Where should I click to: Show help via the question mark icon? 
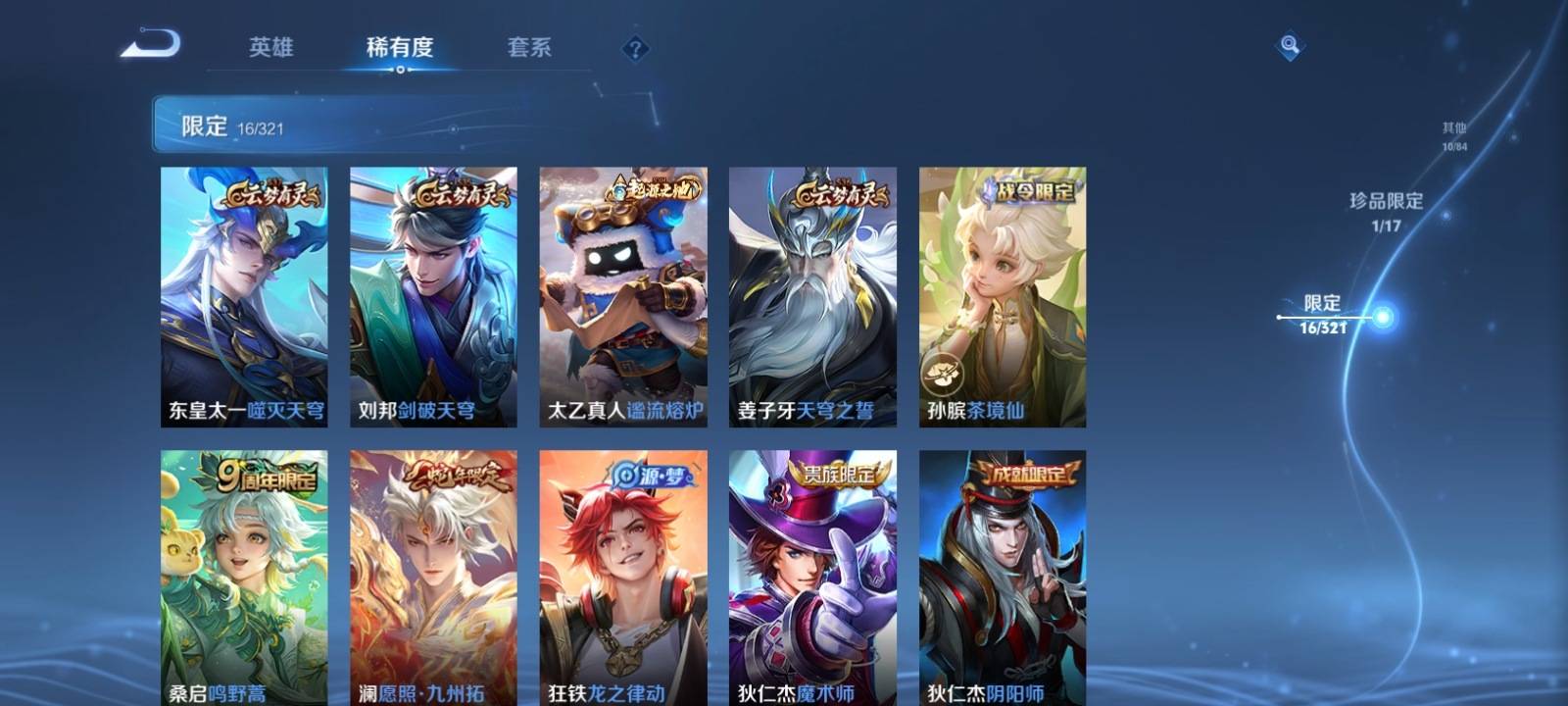tap(635, 48)
